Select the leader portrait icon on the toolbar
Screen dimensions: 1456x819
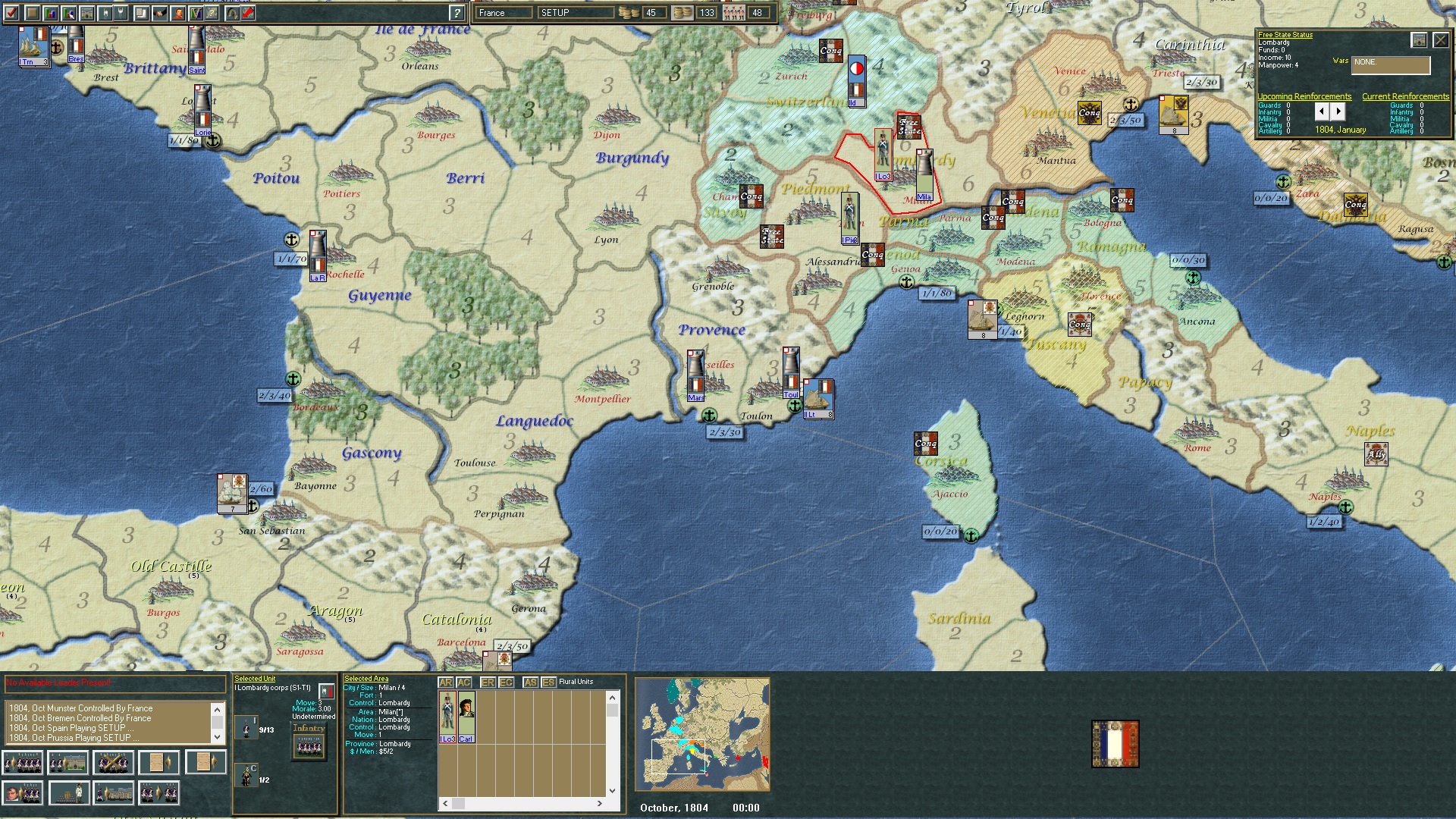coord(177,13)
